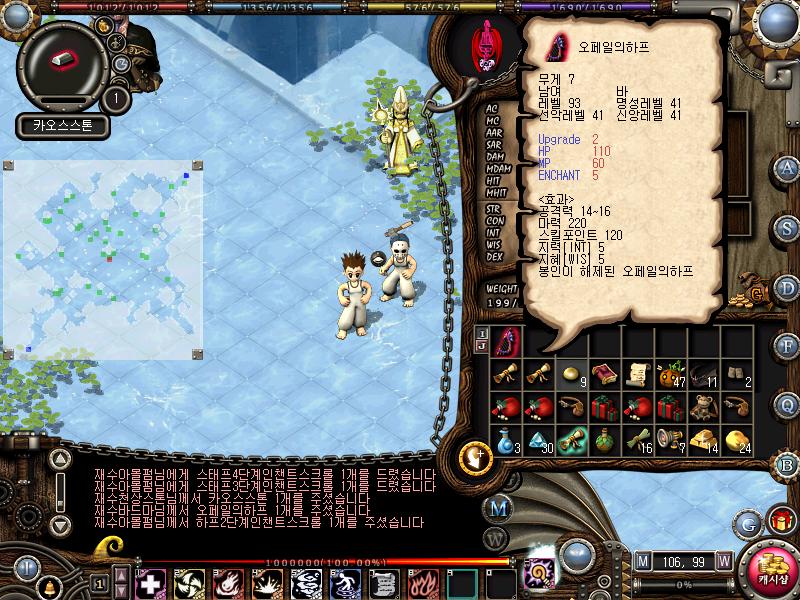The height and width of the screenshot is (600, 800).
Task: Click the round F button beside inventory
Action: [x=787, y=345]
